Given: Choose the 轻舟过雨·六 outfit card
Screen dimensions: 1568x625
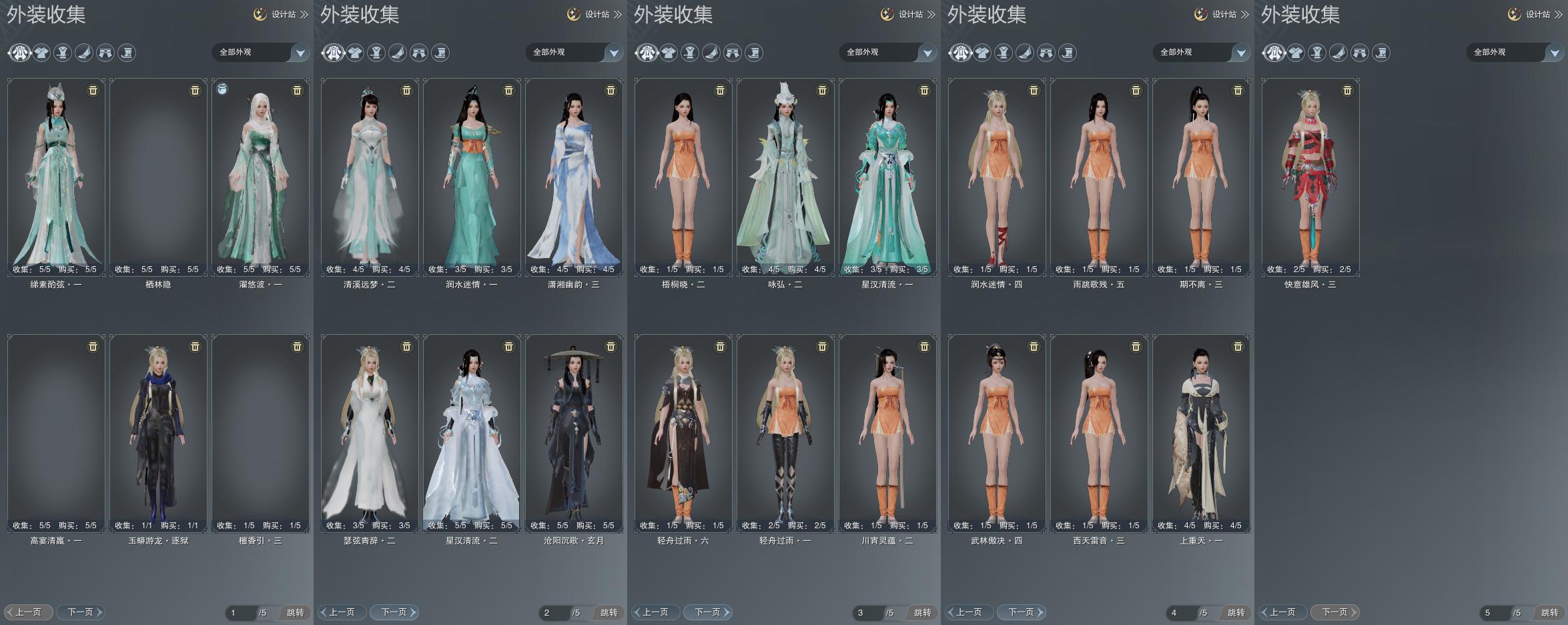Looking at the screenshot, I should [683, 430].
